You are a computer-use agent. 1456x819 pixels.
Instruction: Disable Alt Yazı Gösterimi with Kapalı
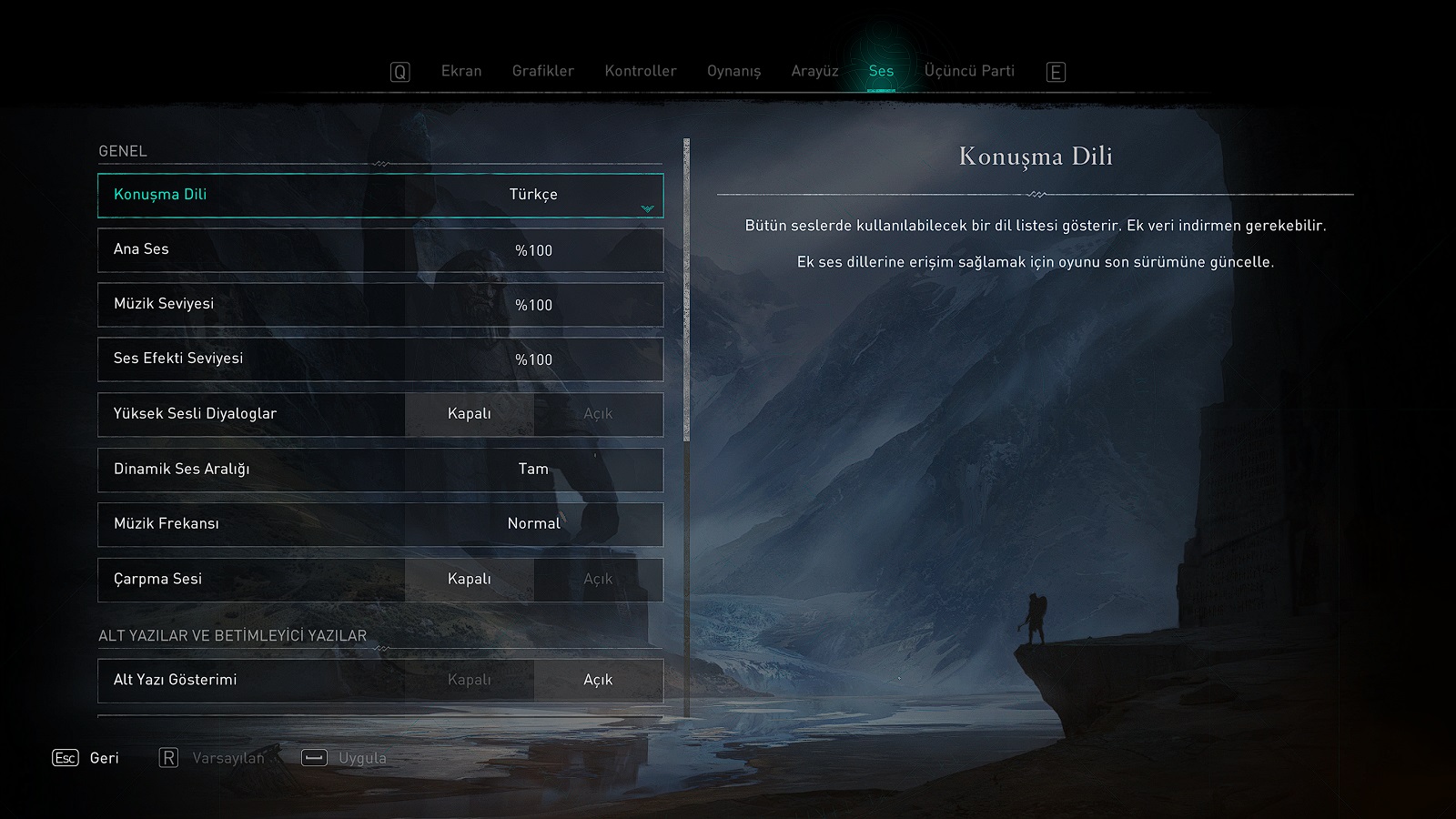tap(470, 681)
